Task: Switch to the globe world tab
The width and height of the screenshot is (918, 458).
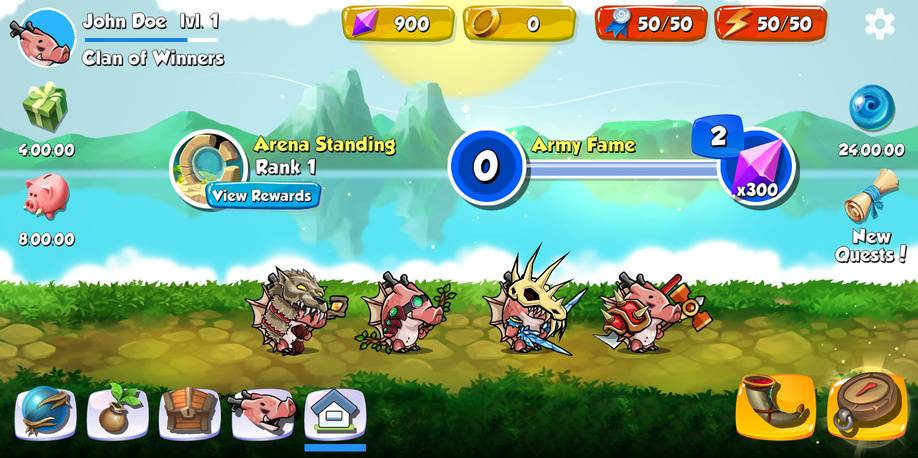Action: [46, 412]
